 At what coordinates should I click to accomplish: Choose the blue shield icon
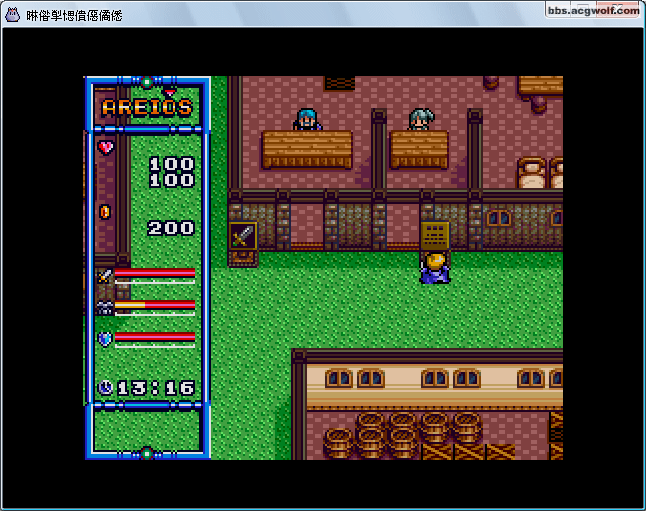(x=105, y=338)
